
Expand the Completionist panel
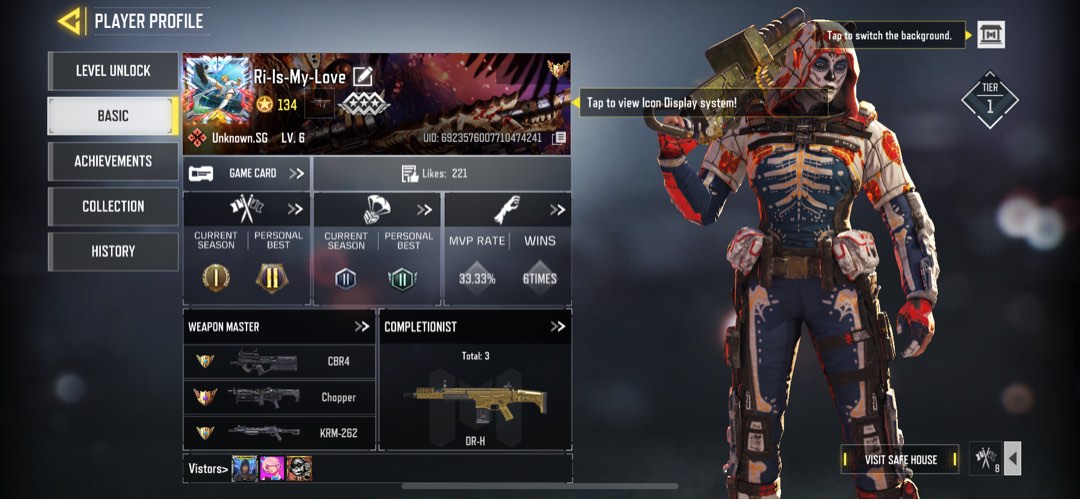(558, 326)
